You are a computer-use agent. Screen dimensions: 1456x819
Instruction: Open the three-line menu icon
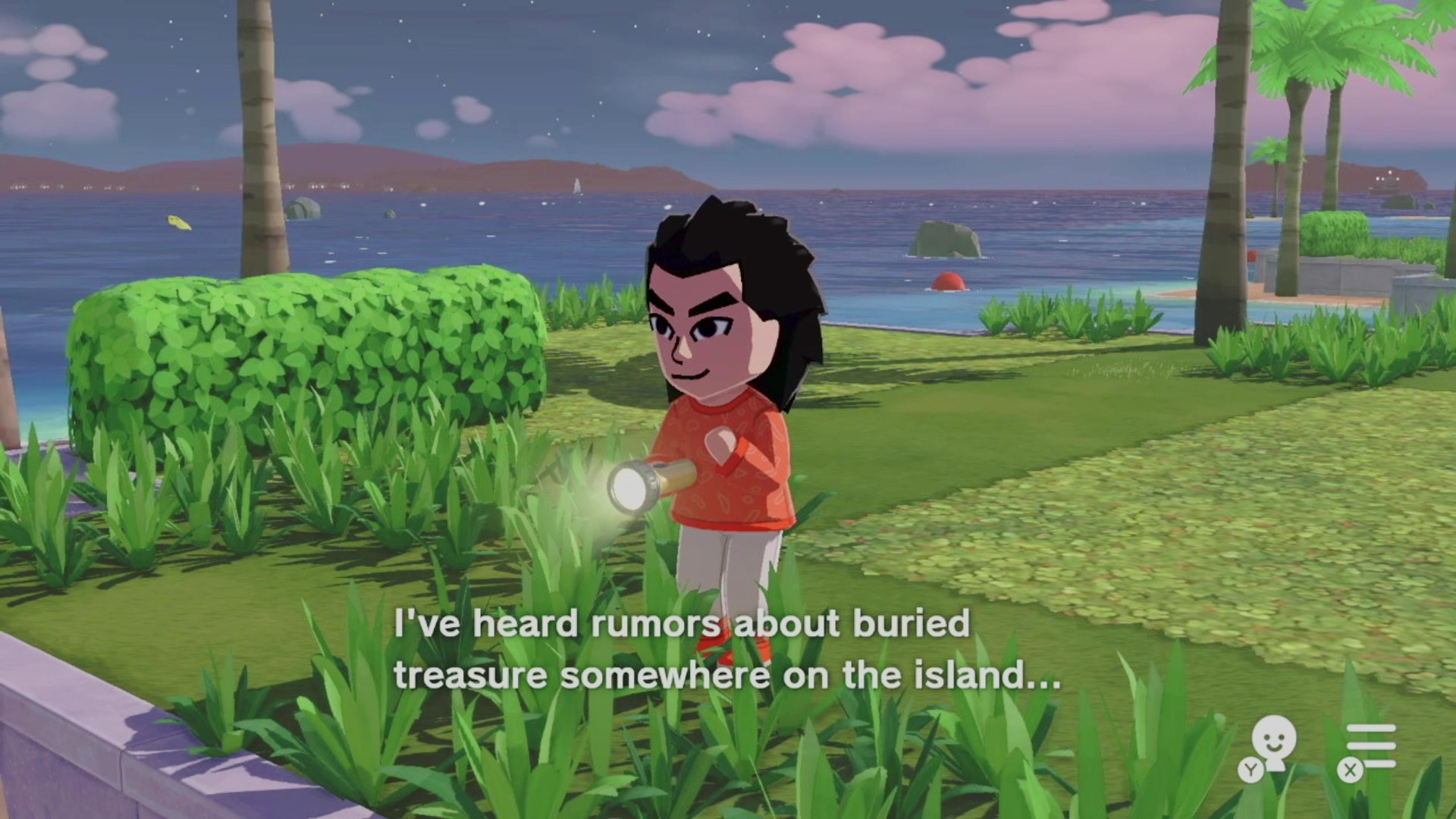1370,746
